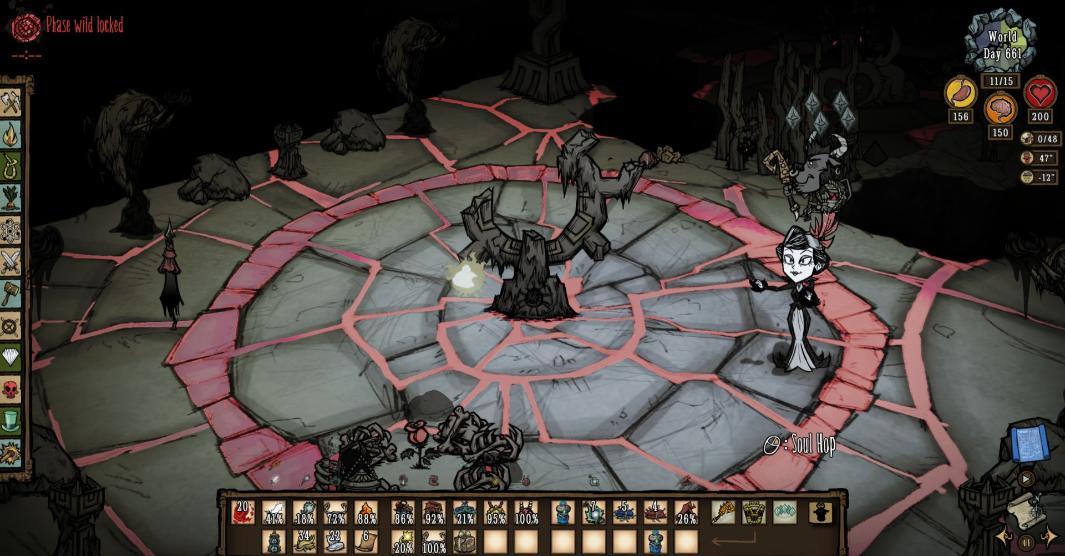Screen dimensions: 1065x556
Task: Open the Fire crafting tab
Action: pyautogui.click(x=12, y=133)
